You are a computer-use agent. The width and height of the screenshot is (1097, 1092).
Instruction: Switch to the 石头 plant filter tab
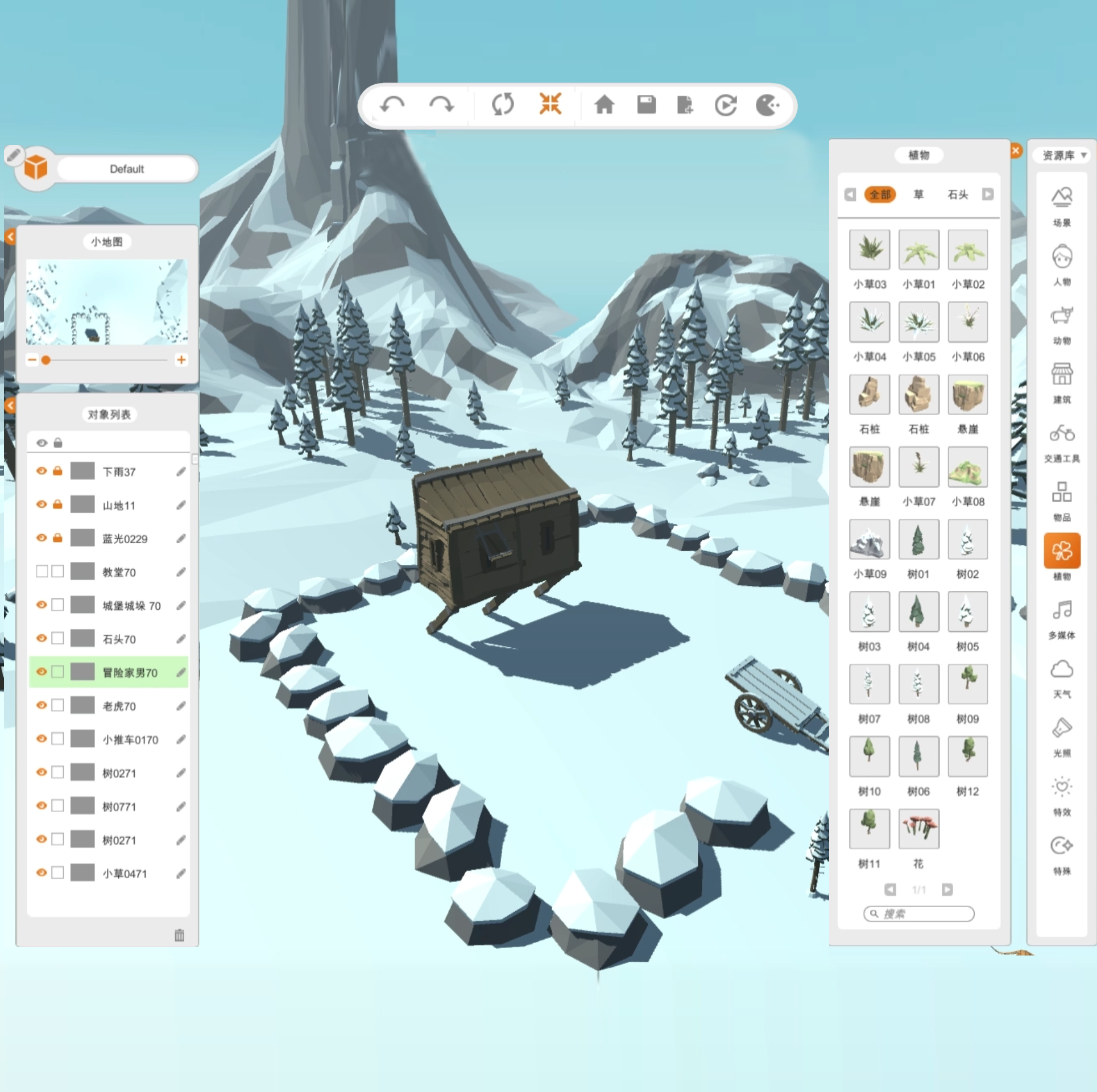pyautogui.click(x=958, y=195)
